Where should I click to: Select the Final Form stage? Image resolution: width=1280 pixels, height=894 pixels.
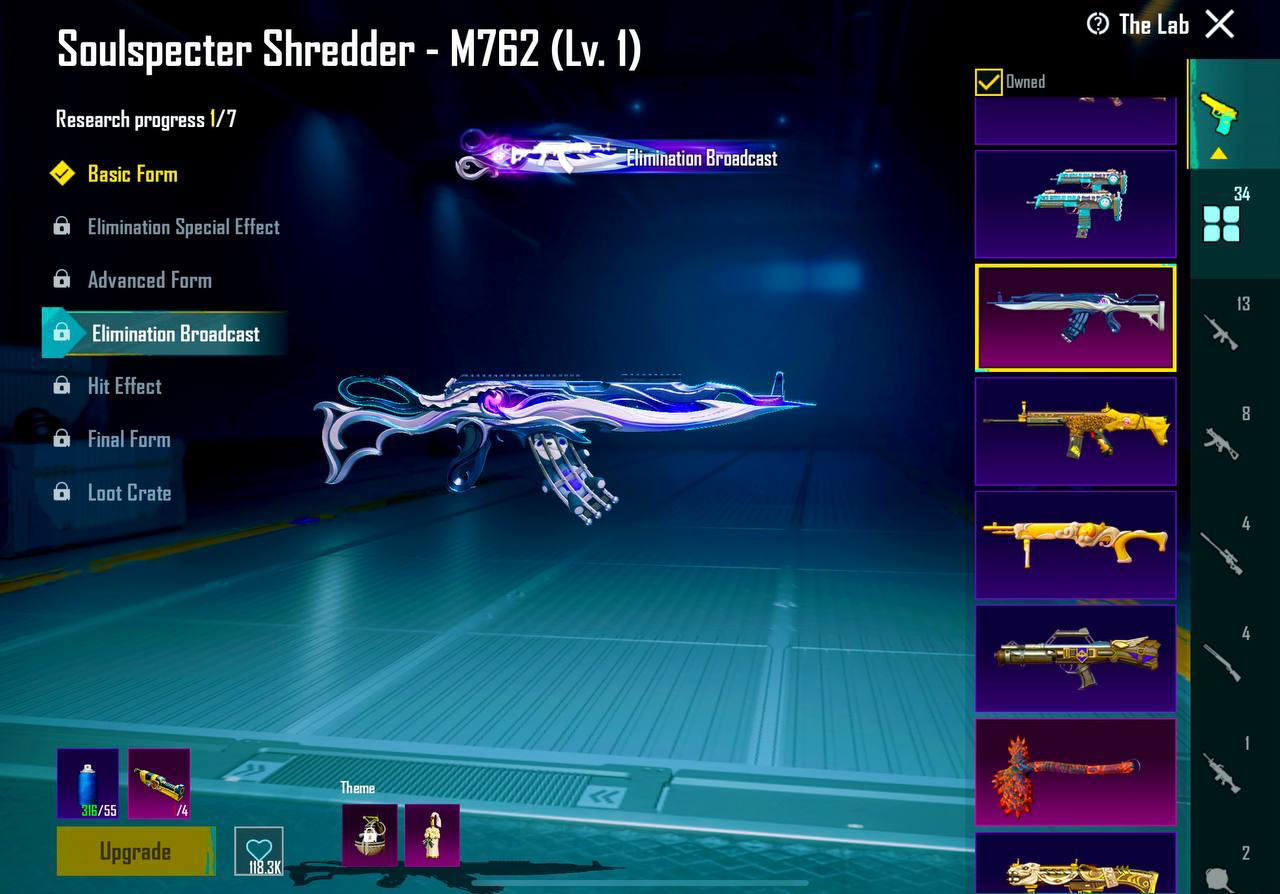(x=128, y=439)
